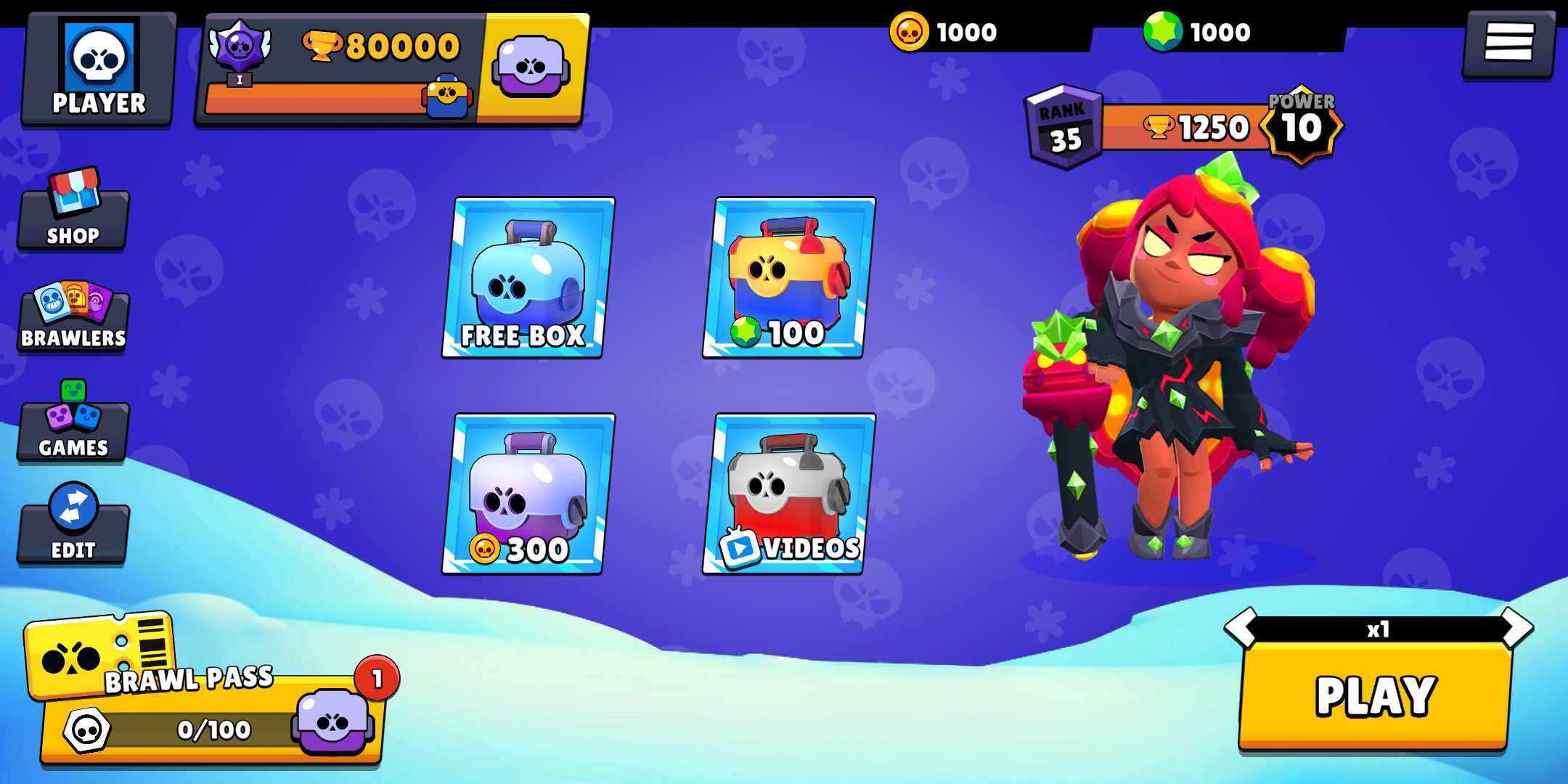Tap the green gem balance
Screen dimensions: 1568x784
[1198, 32]
